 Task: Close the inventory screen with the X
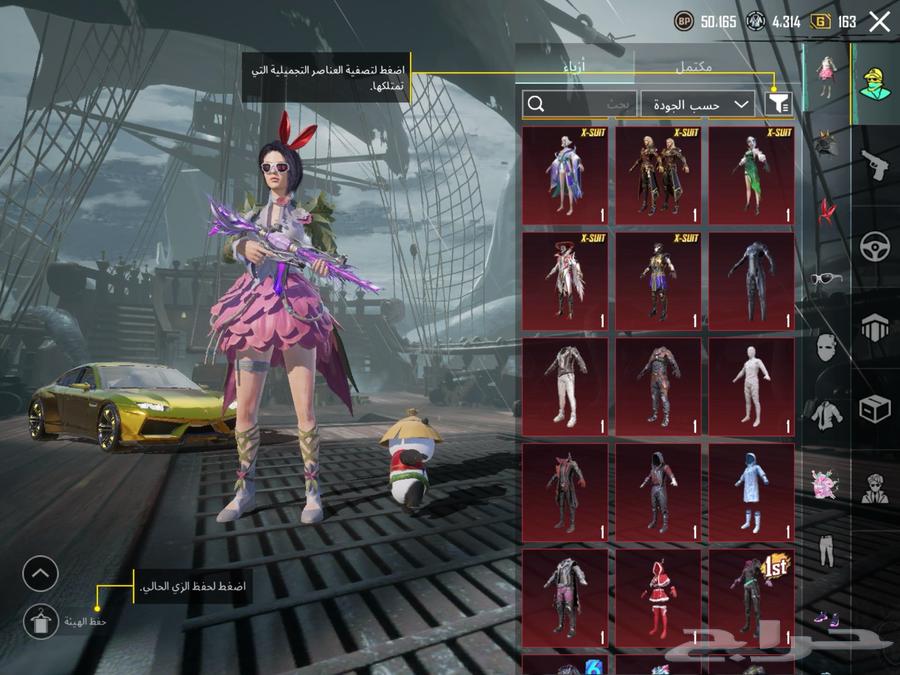click(879, 22)
